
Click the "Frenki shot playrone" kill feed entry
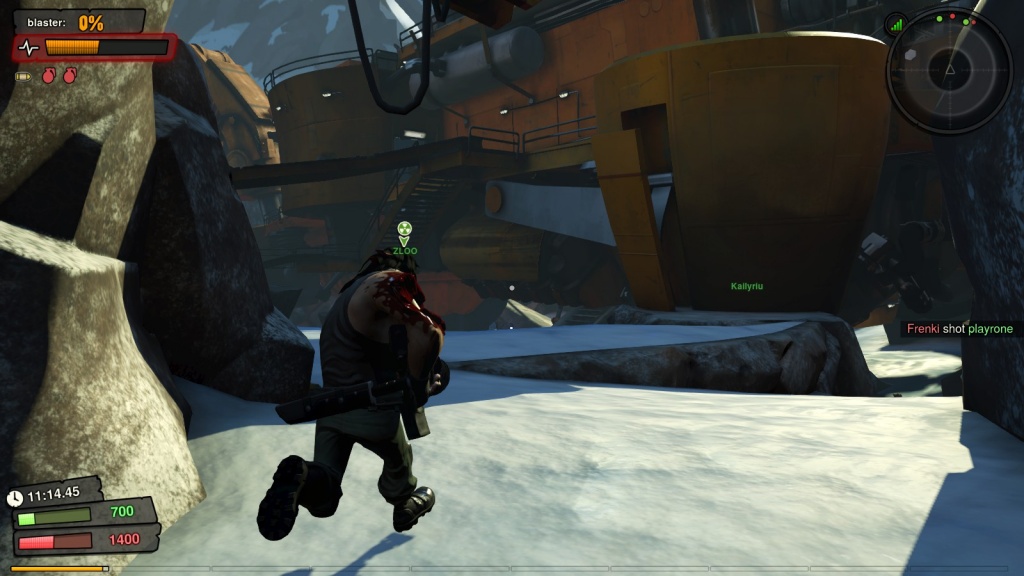click(x=959, y=329)
